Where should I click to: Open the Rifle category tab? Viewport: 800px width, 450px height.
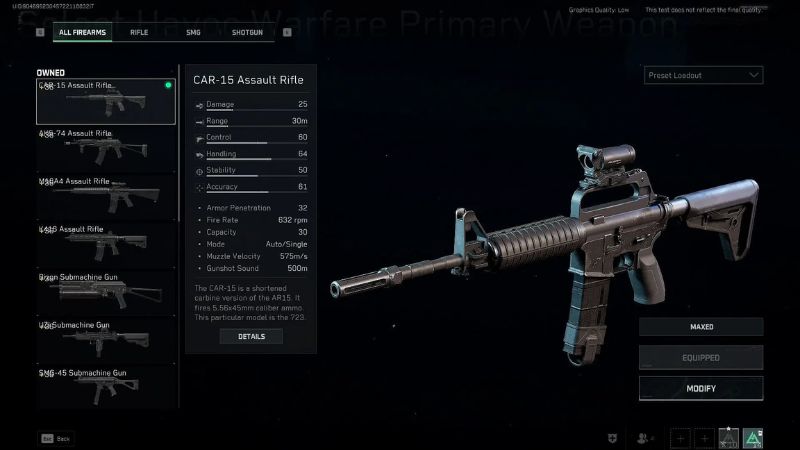point(139,32)
